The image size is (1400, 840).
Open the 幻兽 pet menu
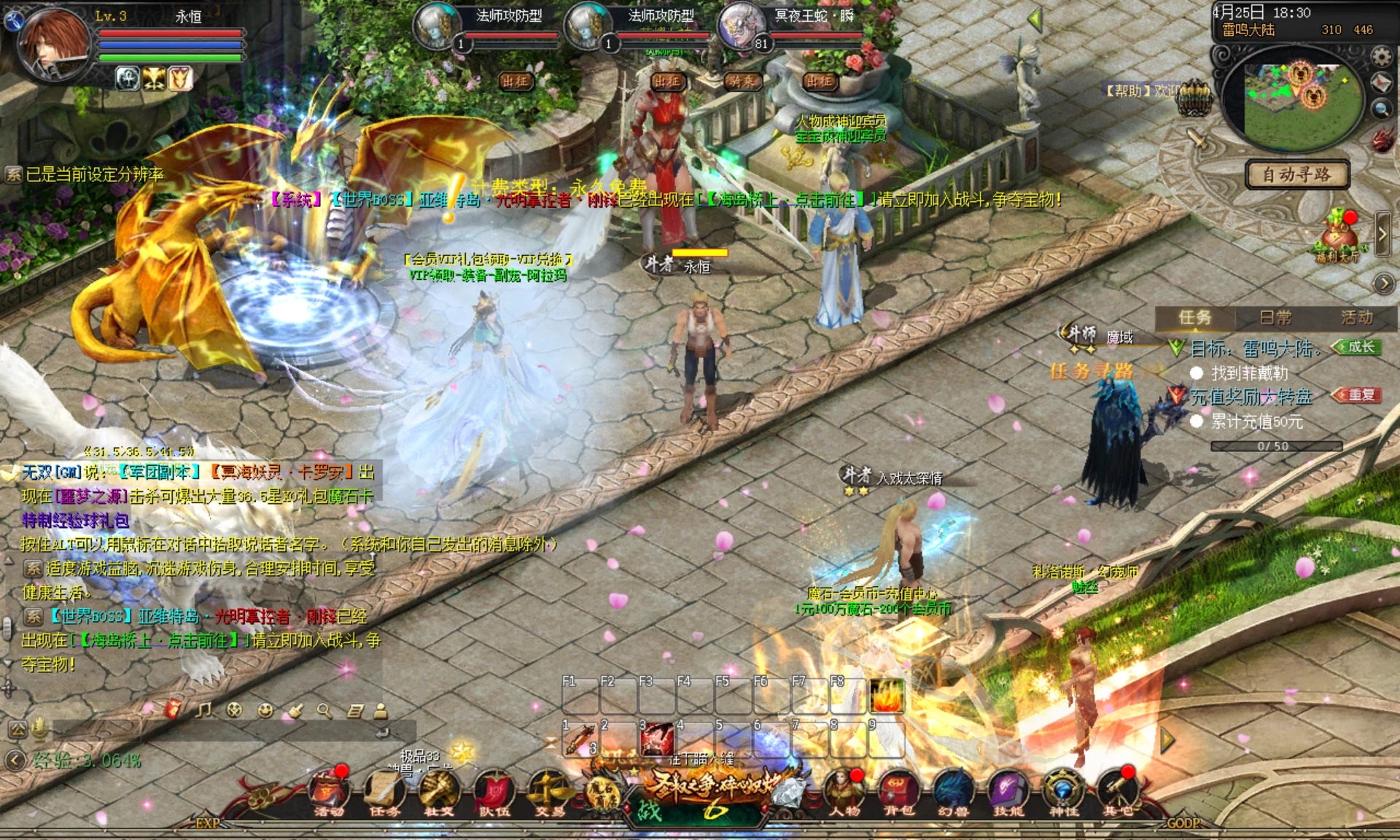953,792
